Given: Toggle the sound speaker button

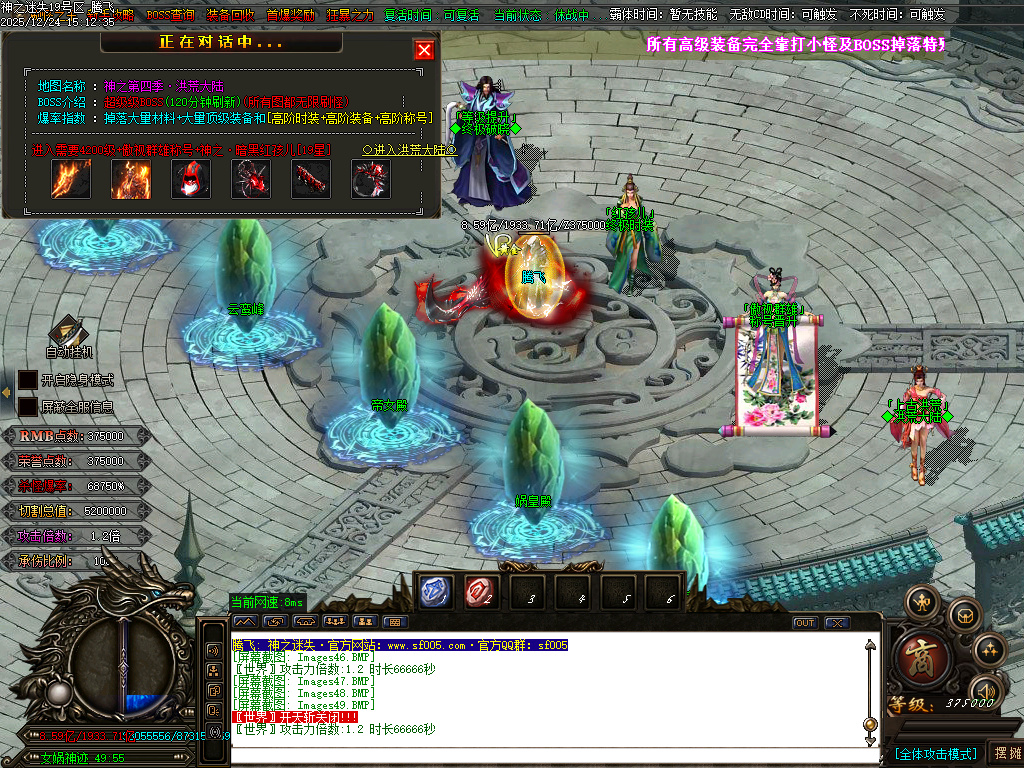Looking at the screenshot, I should click(x=988, y=690).
